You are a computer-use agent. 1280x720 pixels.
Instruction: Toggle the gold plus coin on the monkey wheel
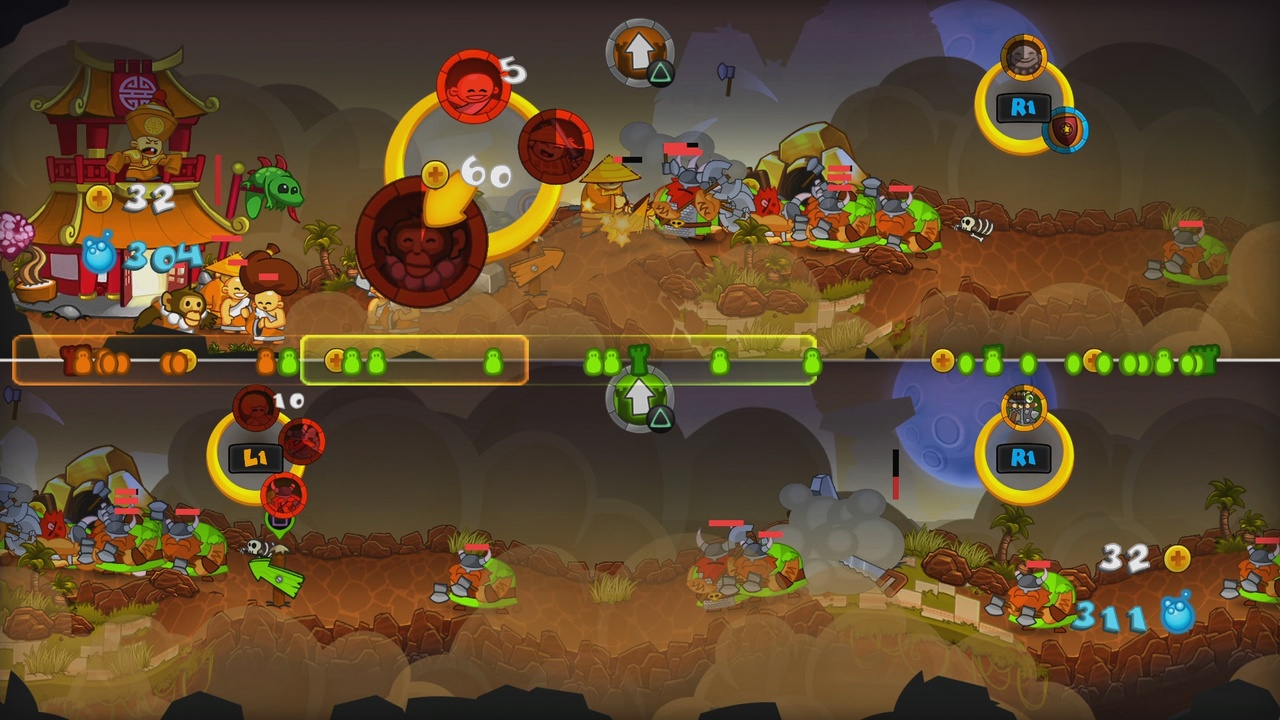click(x=435, y=172)
